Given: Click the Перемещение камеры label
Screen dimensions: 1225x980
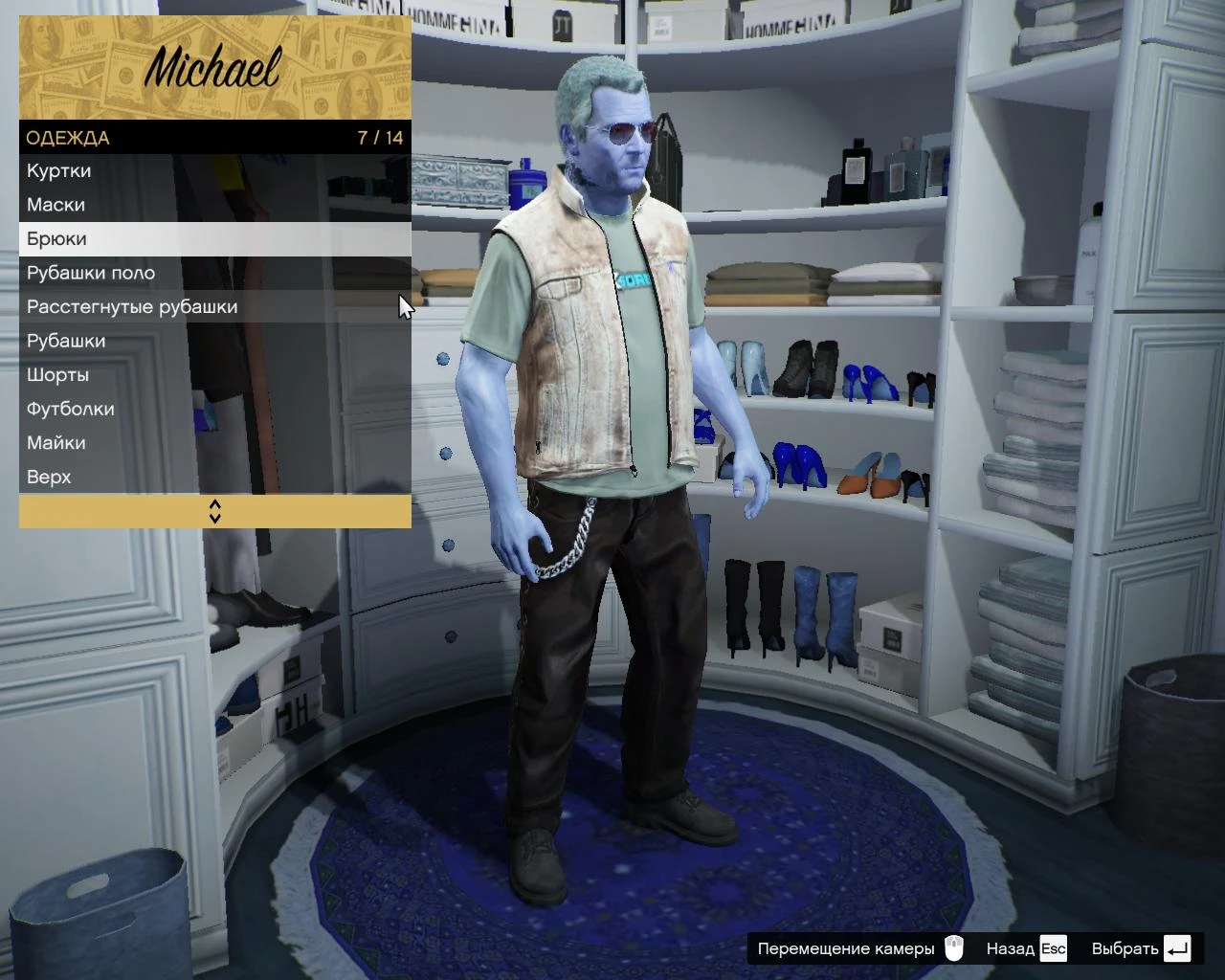Looking at the screenshot, I should click(x=846, y=948).
